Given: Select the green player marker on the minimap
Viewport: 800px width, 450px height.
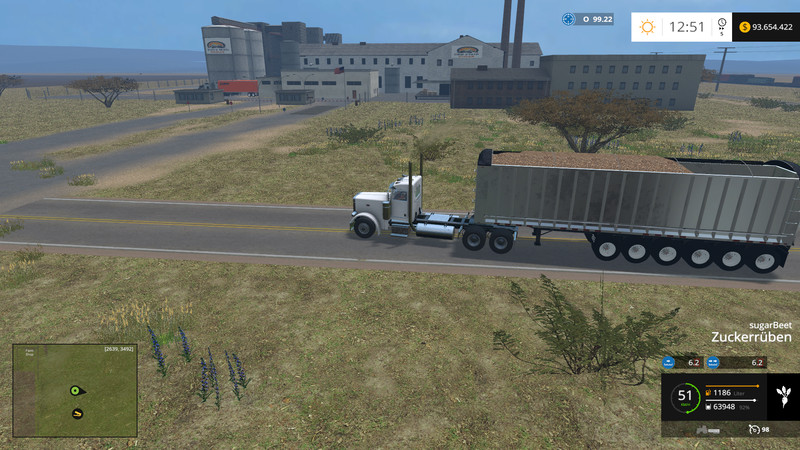Looking at the screenshot, I should click(x=75, y=390).
